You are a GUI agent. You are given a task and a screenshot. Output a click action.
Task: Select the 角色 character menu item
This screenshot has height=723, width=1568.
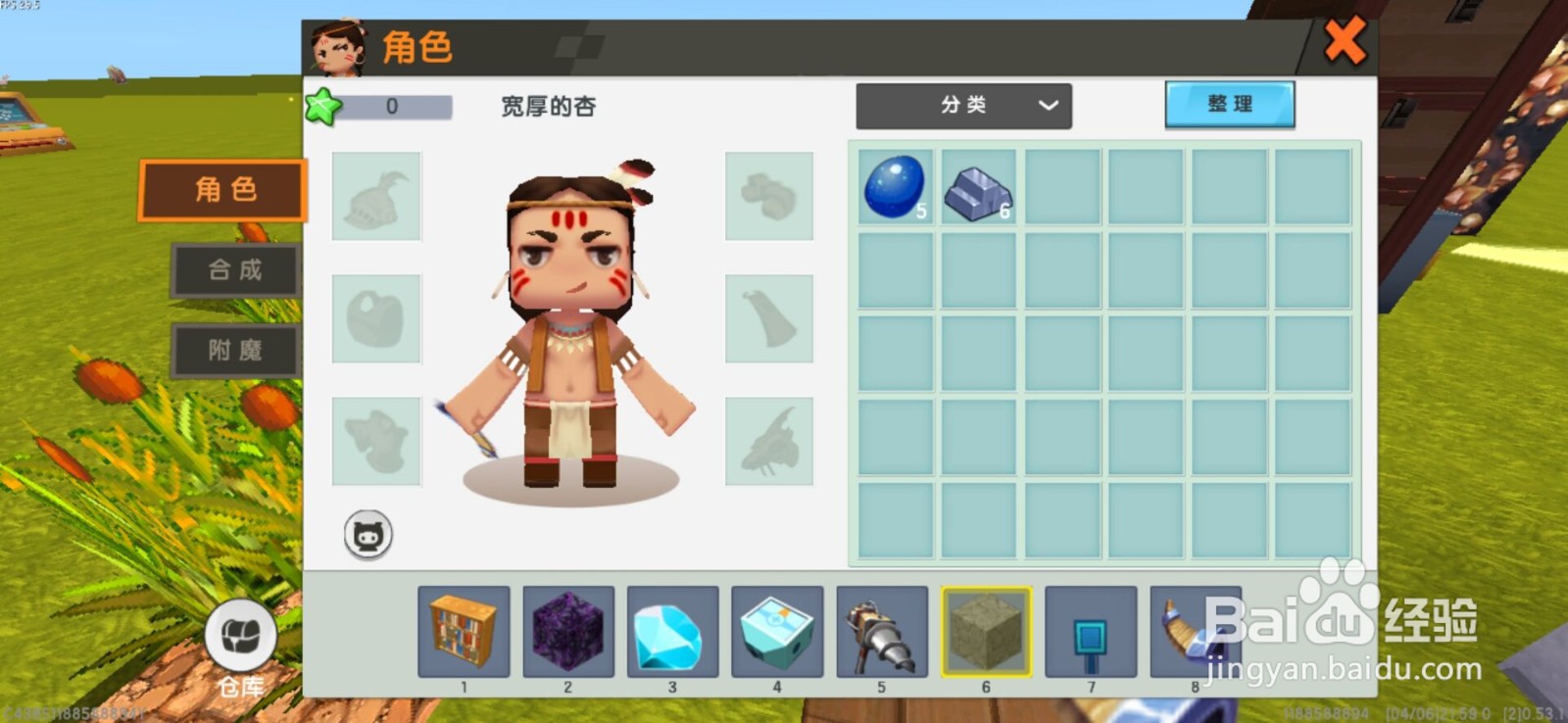pos(221,189)
